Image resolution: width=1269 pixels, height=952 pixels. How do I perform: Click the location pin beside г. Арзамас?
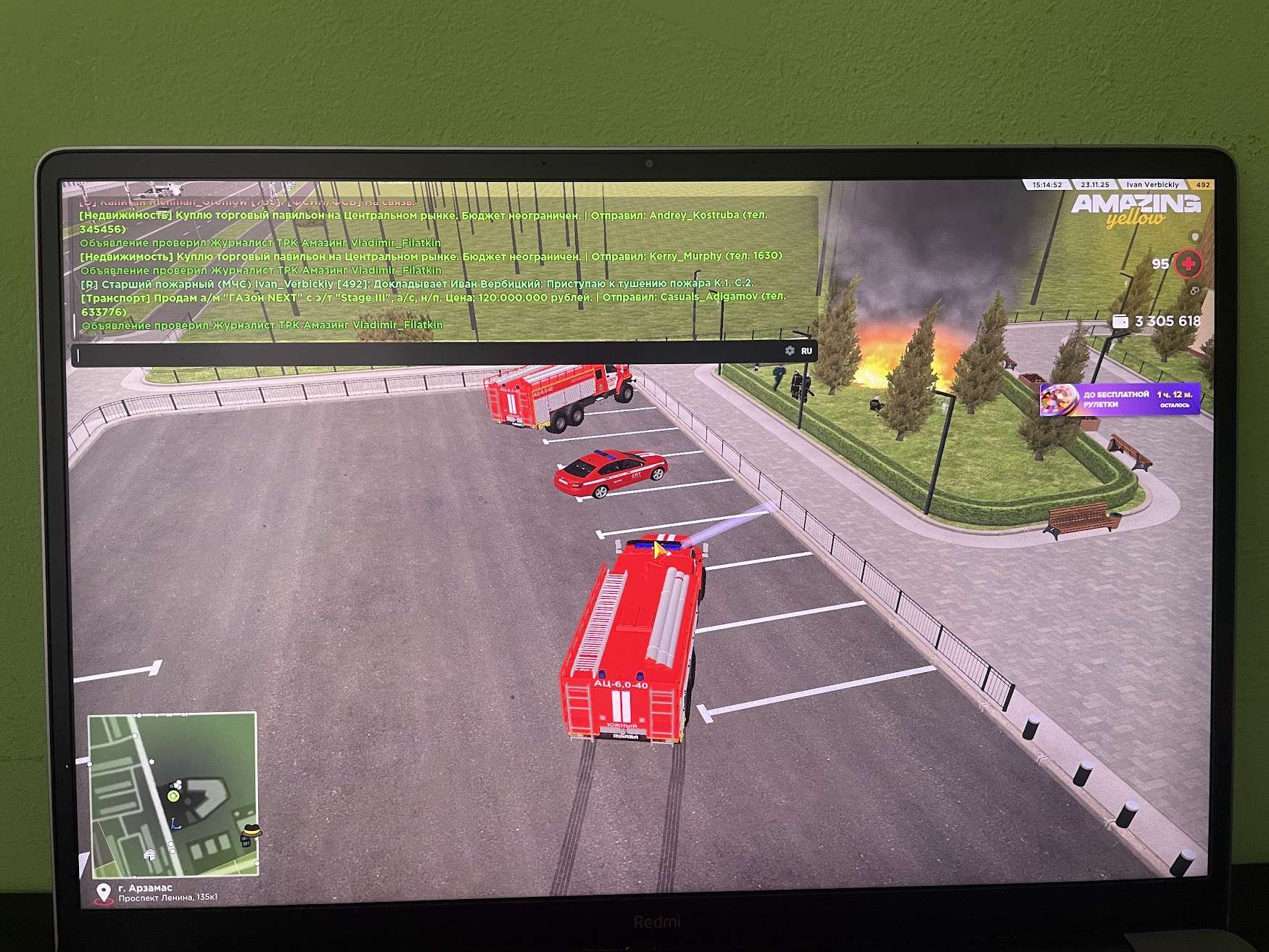103,892
